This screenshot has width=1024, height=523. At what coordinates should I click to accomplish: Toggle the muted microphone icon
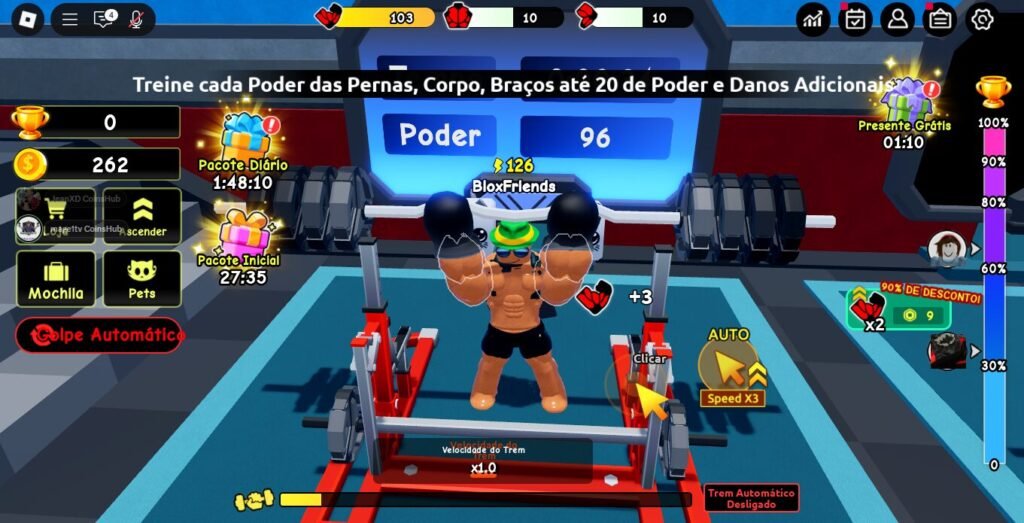[x=136, y=19]
